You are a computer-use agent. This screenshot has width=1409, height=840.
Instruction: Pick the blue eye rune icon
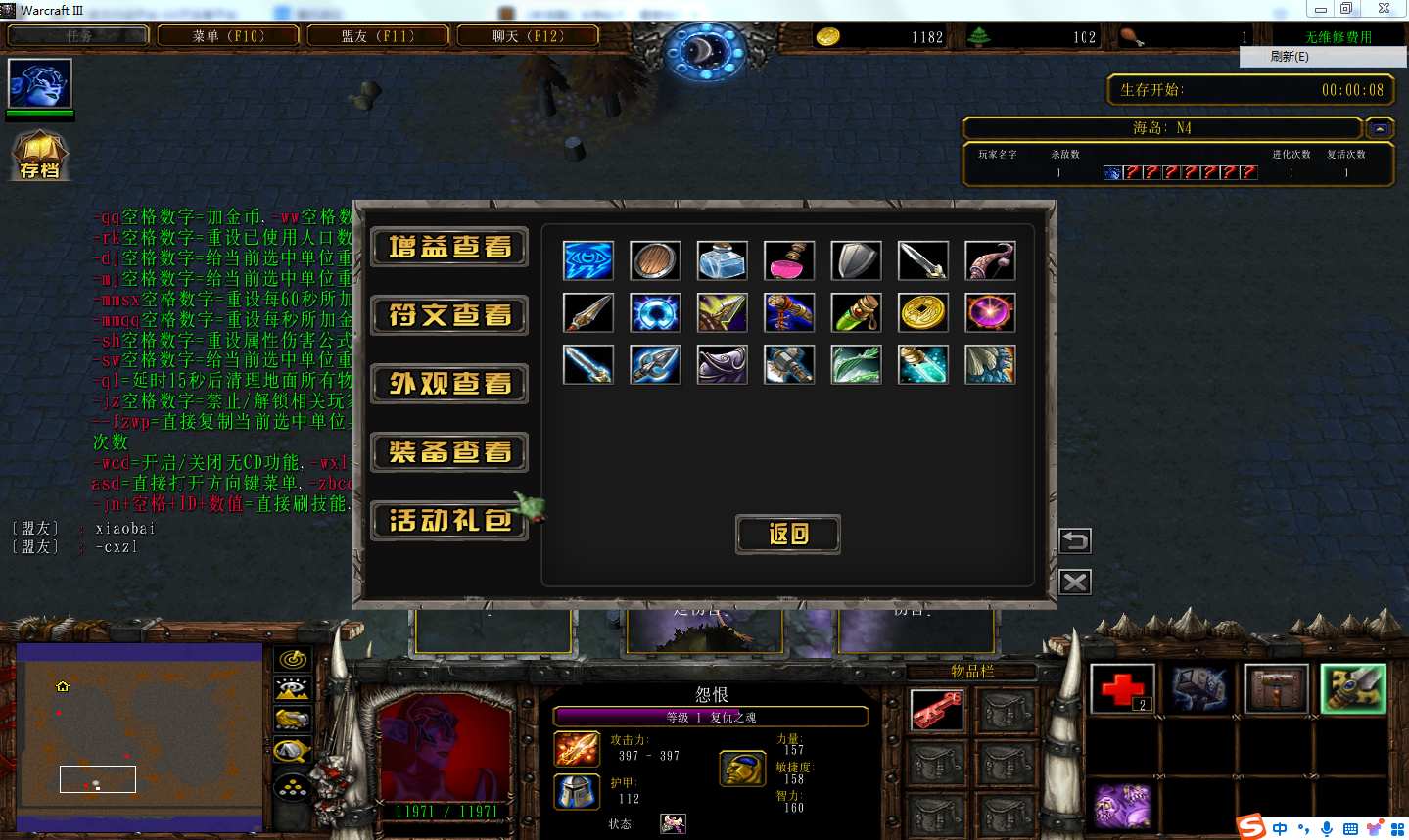coord(588,261)
